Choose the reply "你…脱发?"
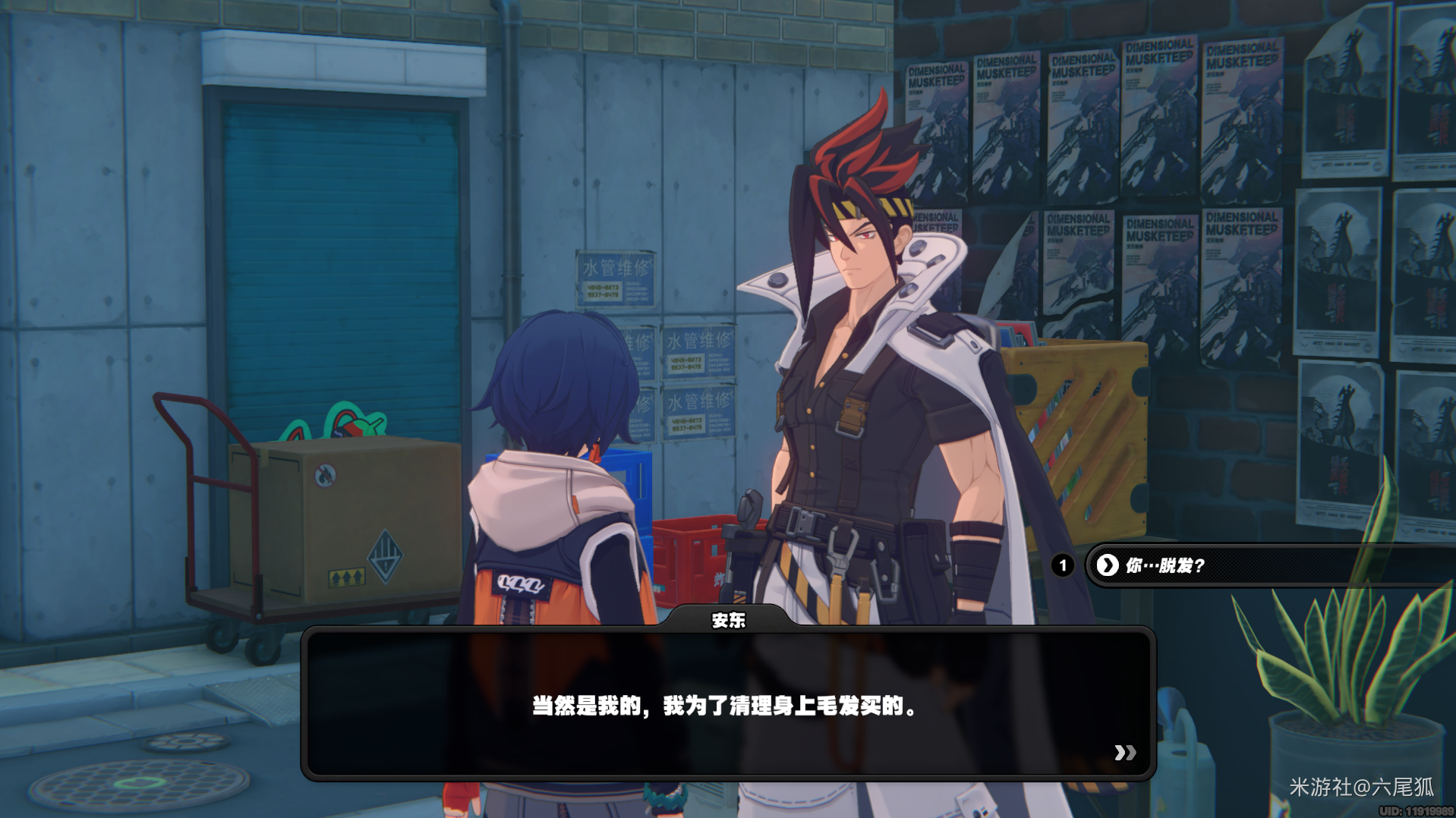The height and width of the screenshot is (818, 1456). [x=1215, y=565]
